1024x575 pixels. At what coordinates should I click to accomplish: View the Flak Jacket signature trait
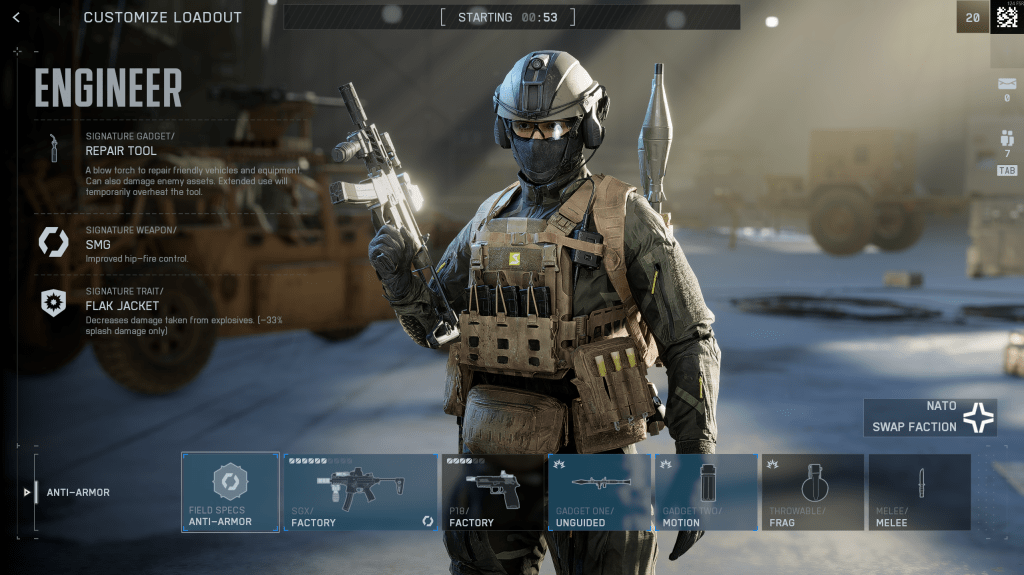[x=120, y=305]
